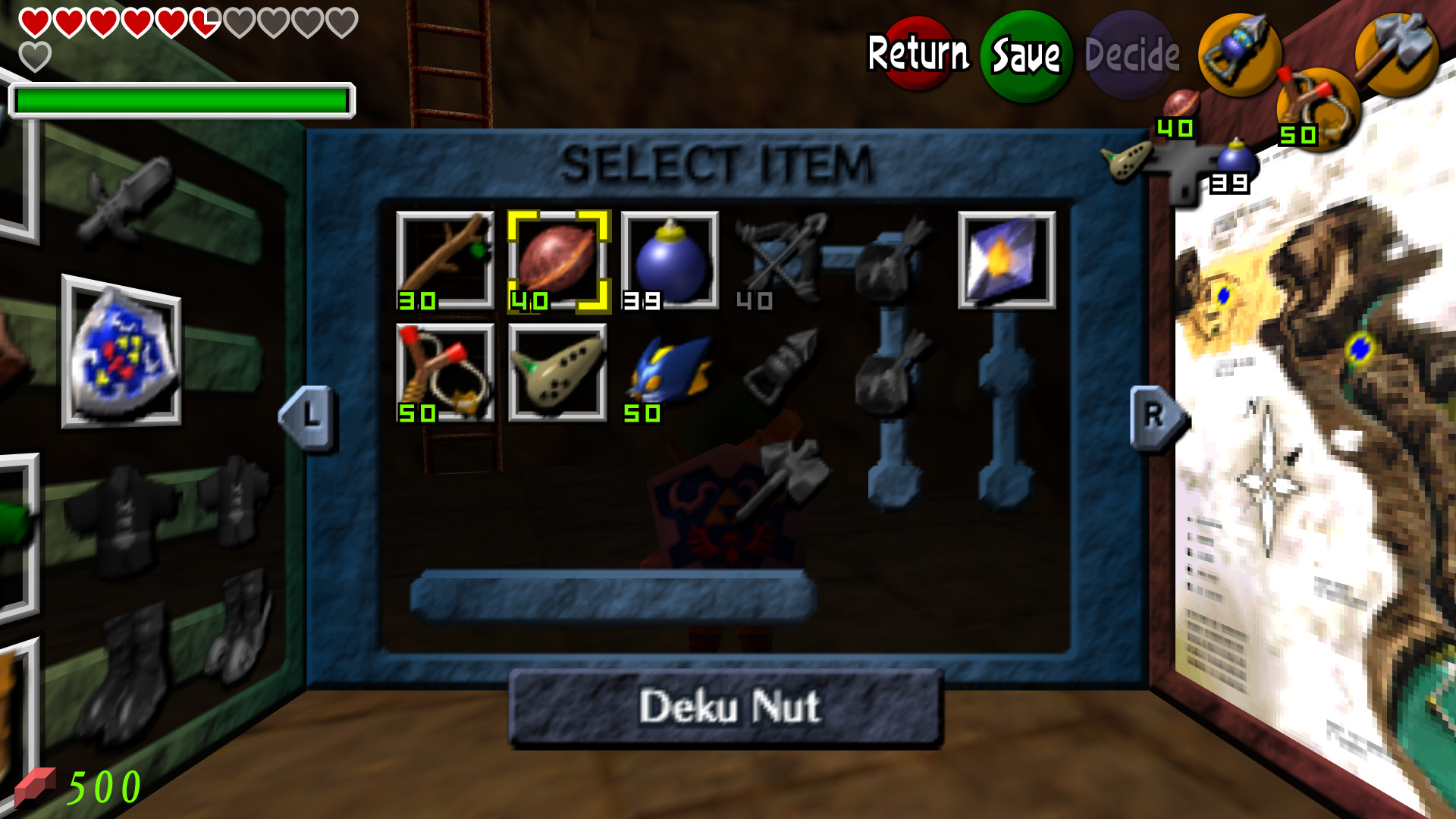Click the Decide option
This screenshot has width=1456, height=819.
point(1129,53)
